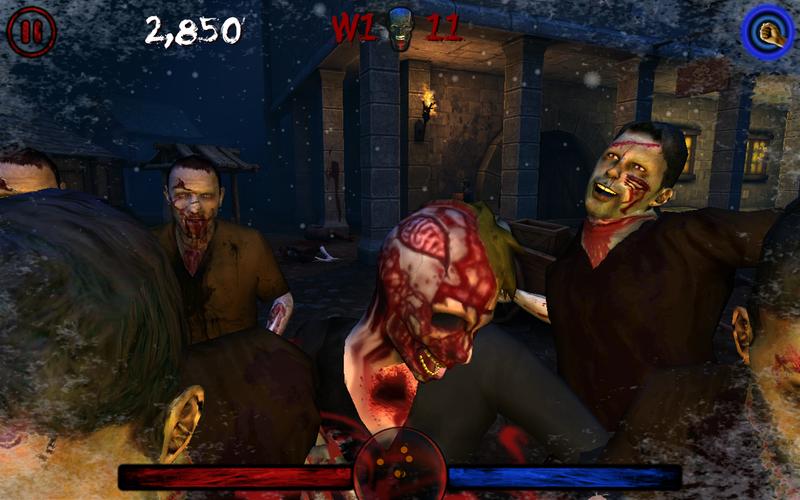The height and width of the screenshot is (500, 800).
Task: Pause the game with the red pause button
Action: point(31,31)
